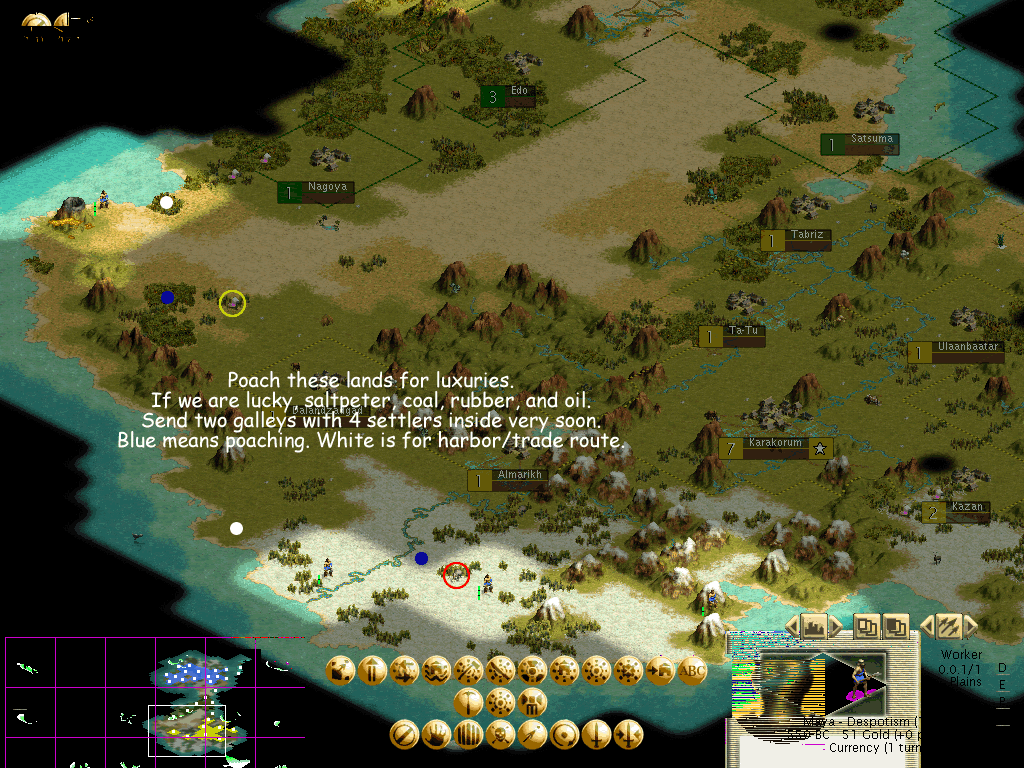The height and width of the screenshot is (768, 1024).
Task: Select the pickaxe mine order
Action: (468, 701)
